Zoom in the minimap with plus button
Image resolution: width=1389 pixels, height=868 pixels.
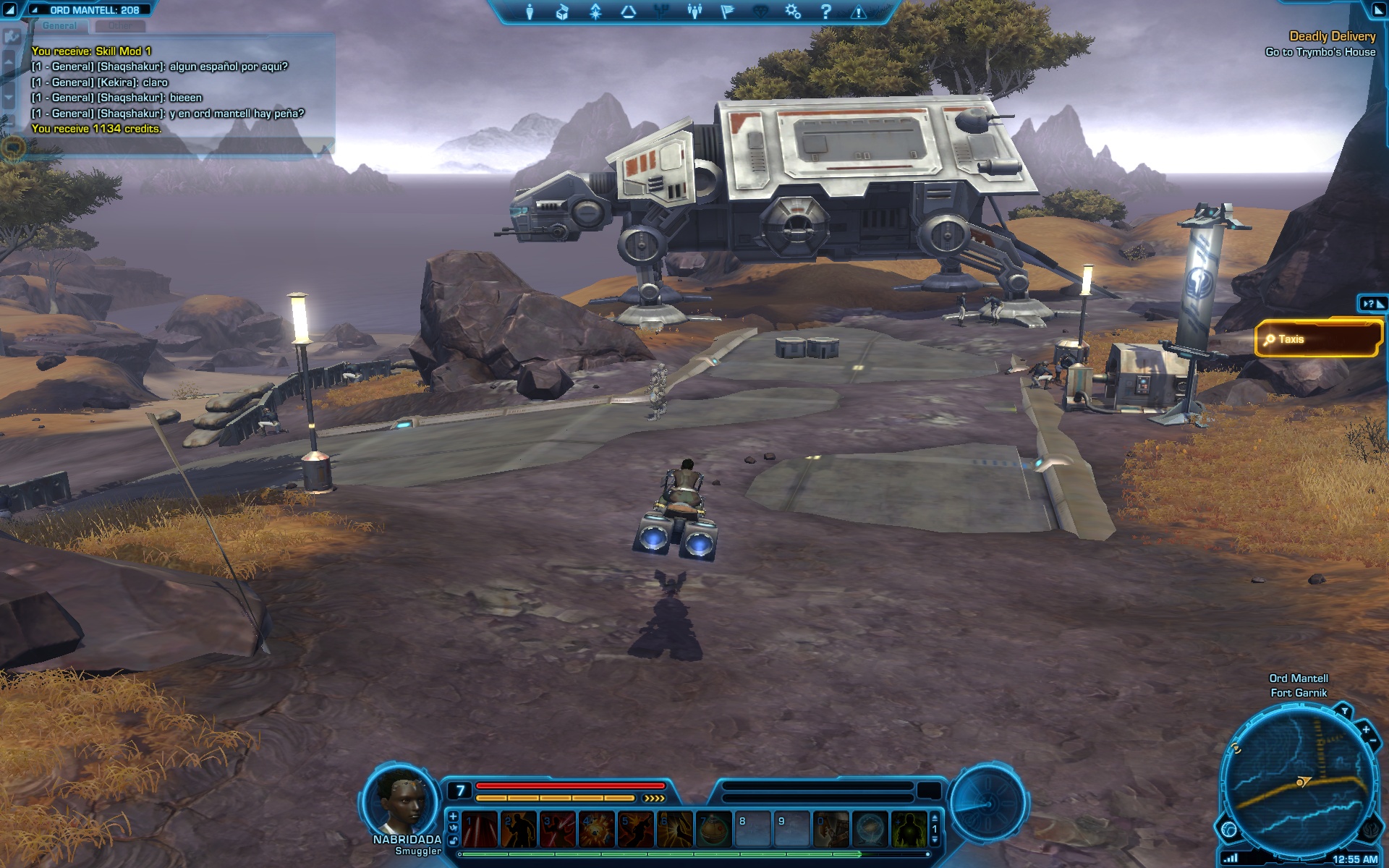1365,729
